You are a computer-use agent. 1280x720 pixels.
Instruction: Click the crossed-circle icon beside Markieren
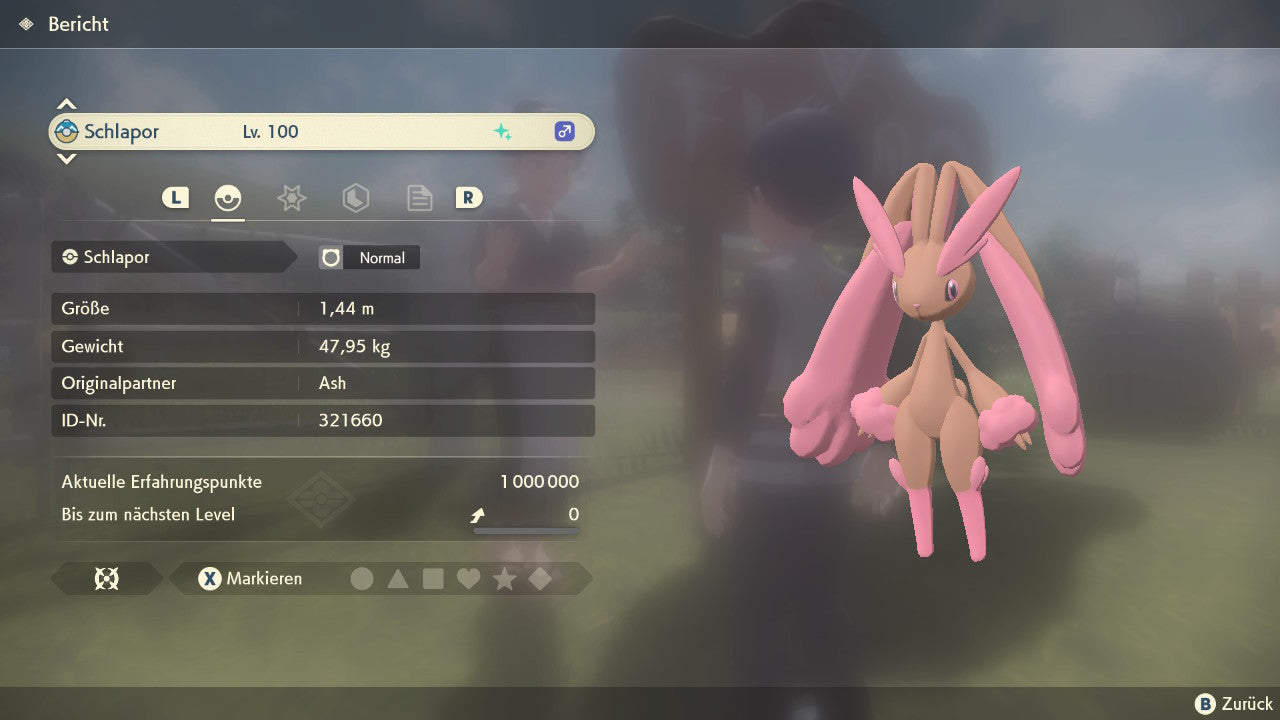(106, 578)
